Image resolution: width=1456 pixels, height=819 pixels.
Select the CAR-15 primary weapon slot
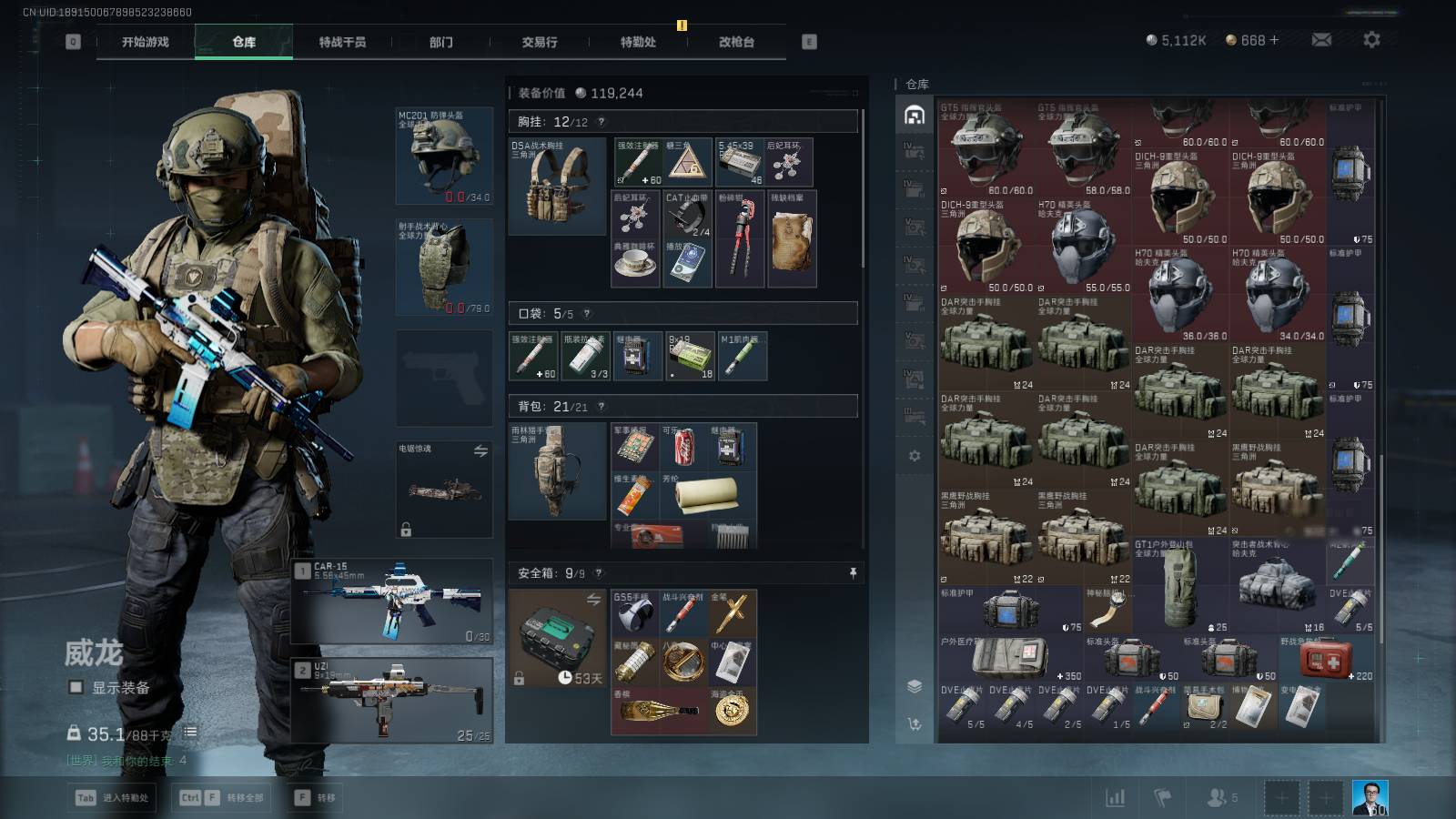pyautogui.click(x=393, y=602)
